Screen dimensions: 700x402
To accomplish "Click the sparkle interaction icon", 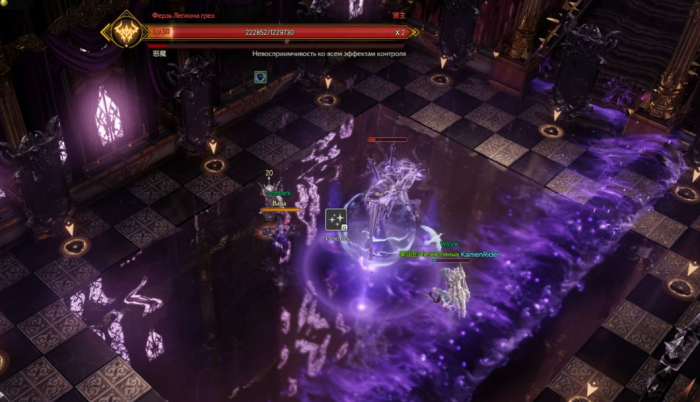I will pos(336,220).
